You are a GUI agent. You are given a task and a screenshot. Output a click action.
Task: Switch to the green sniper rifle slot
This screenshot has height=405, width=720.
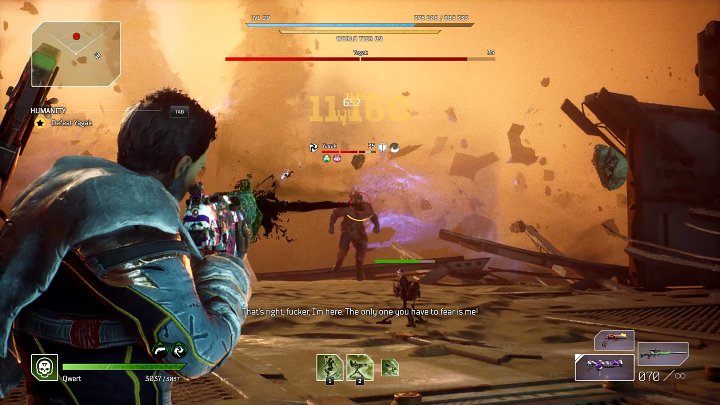pyautogui.click(x=663, y=352)
